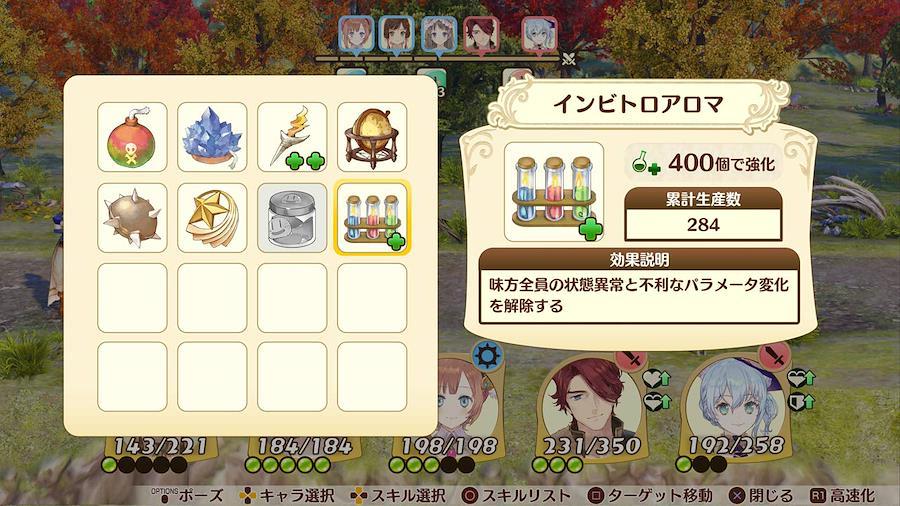Pick the golden globe item slot
900x506 pixels.
(x=372, y=137)
